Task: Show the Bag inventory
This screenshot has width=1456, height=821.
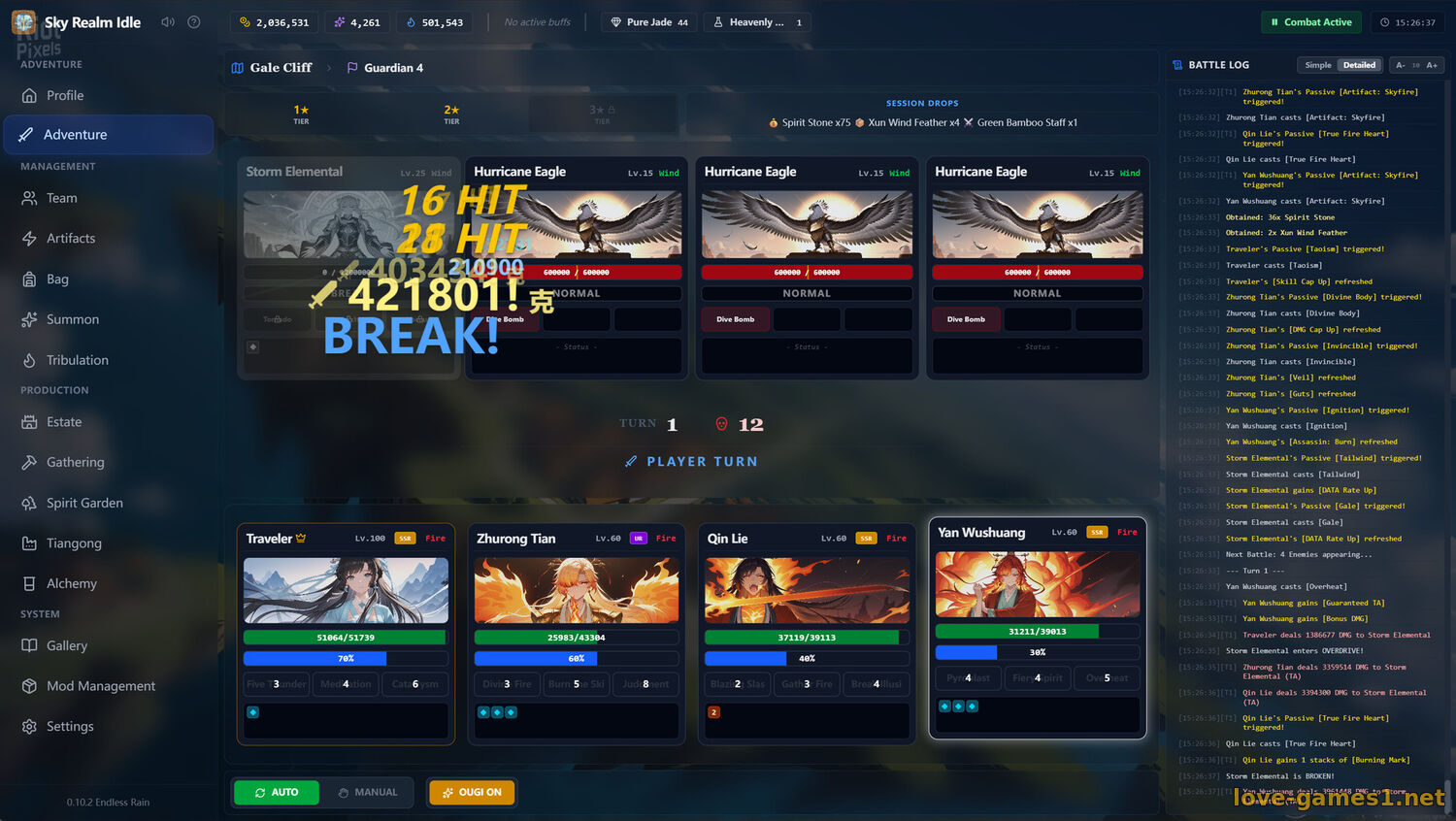Action: [x=57, y=279]
